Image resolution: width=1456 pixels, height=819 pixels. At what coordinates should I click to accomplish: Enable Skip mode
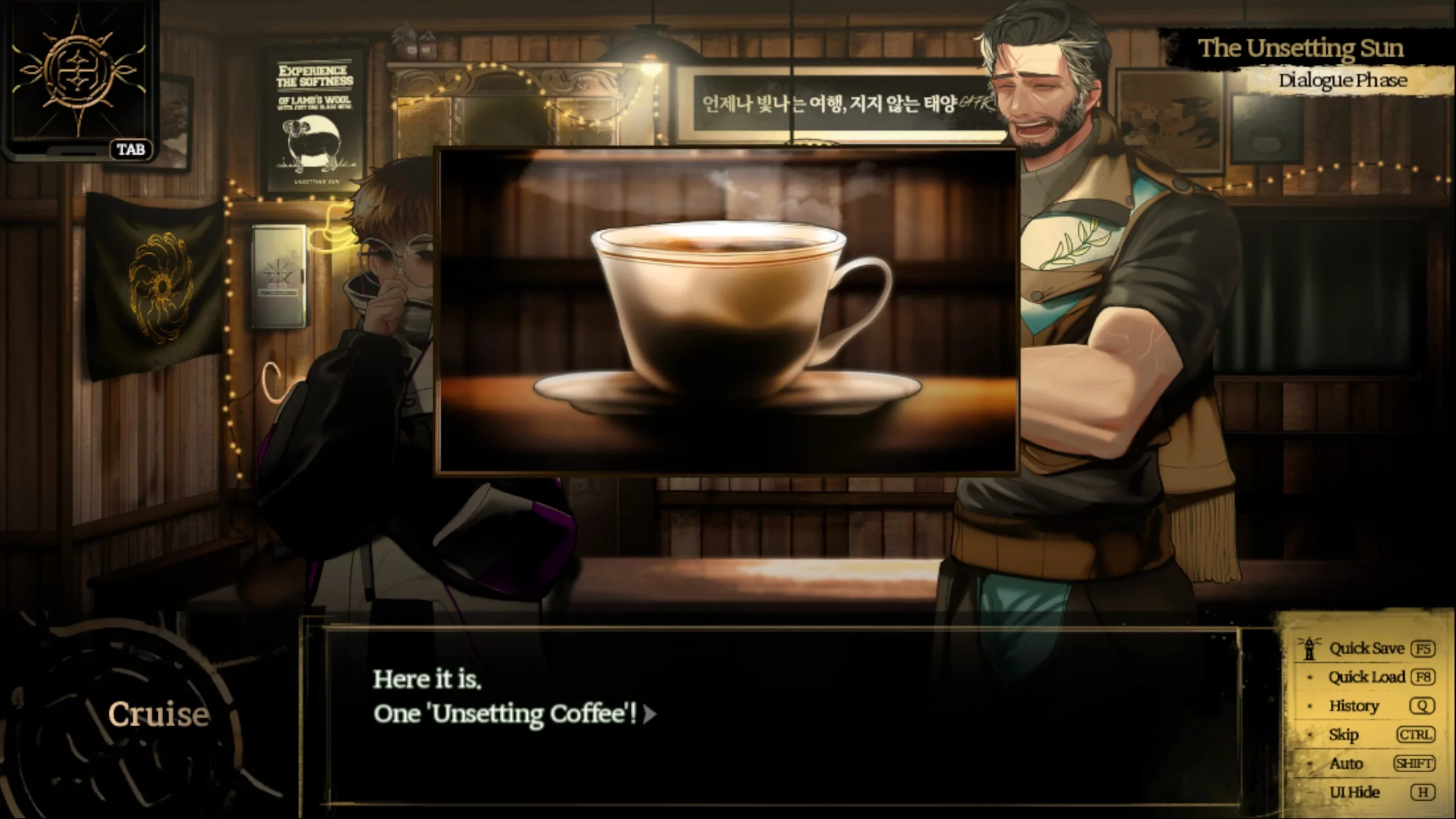[x=1345, y=734]
